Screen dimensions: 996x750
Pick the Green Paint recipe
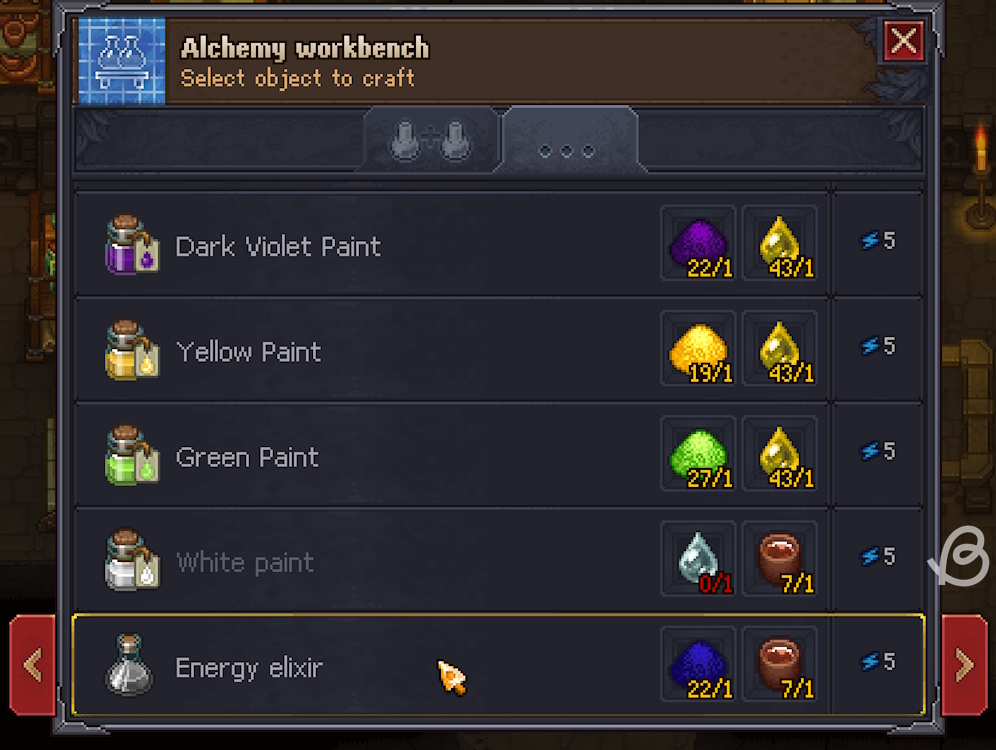click(x=247, y=457)
